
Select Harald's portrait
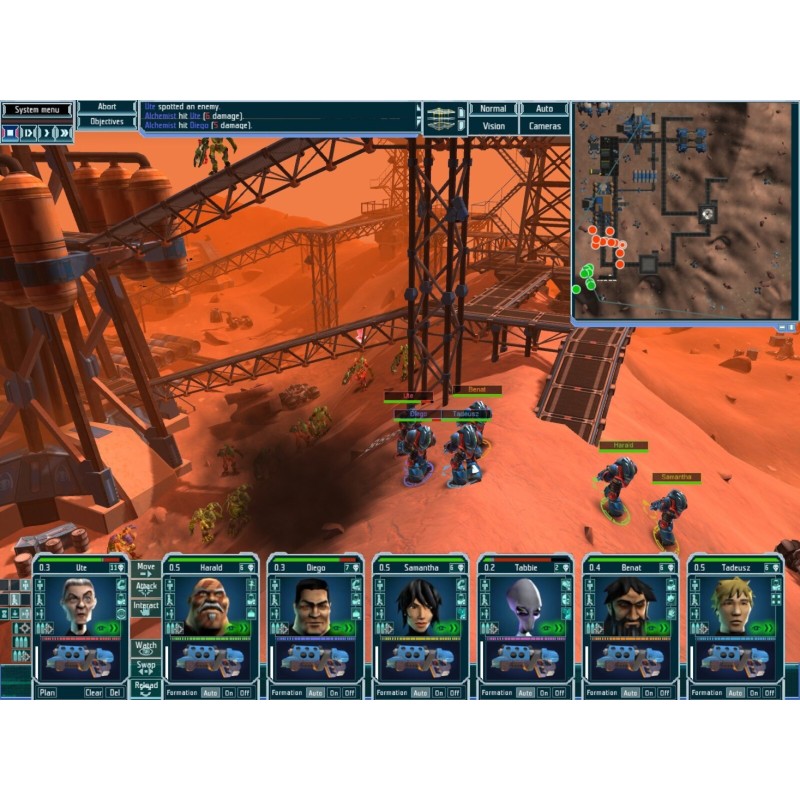211,607
